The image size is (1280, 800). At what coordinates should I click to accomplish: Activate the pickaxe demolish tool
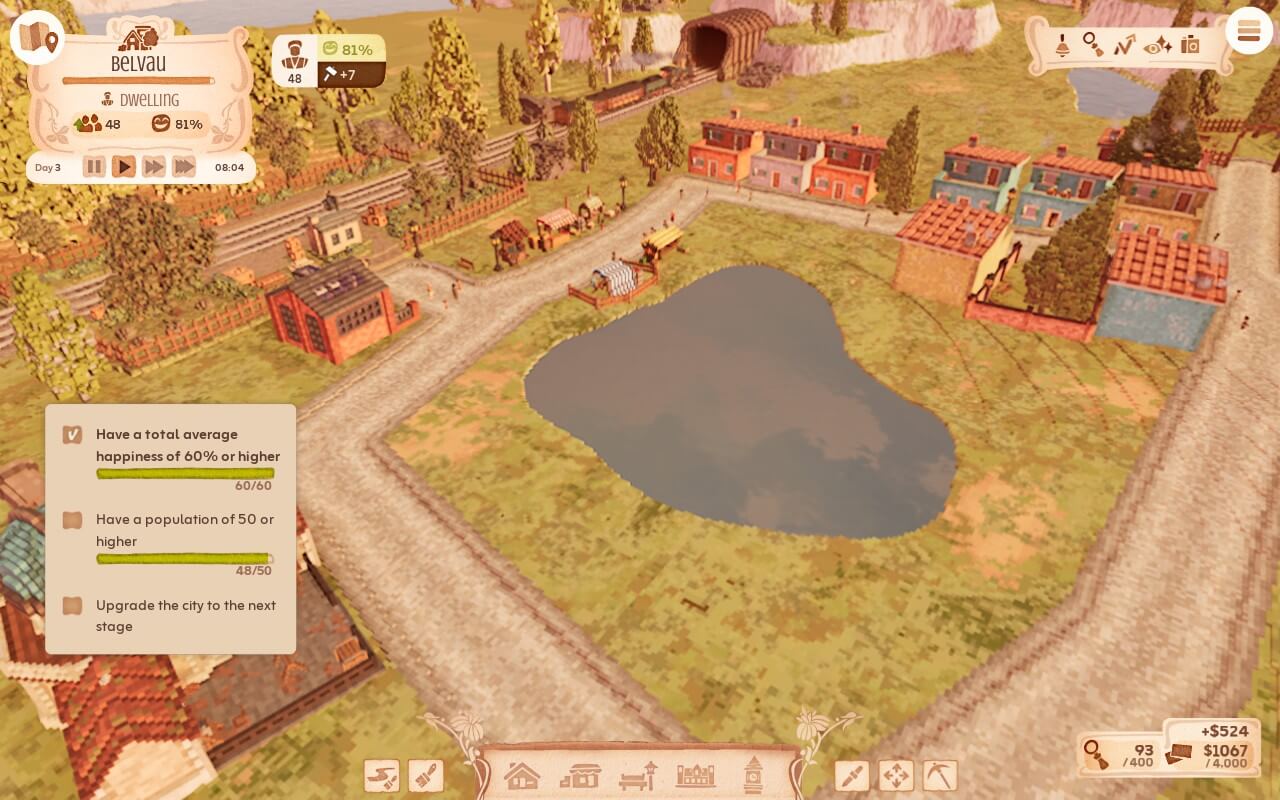940,776
